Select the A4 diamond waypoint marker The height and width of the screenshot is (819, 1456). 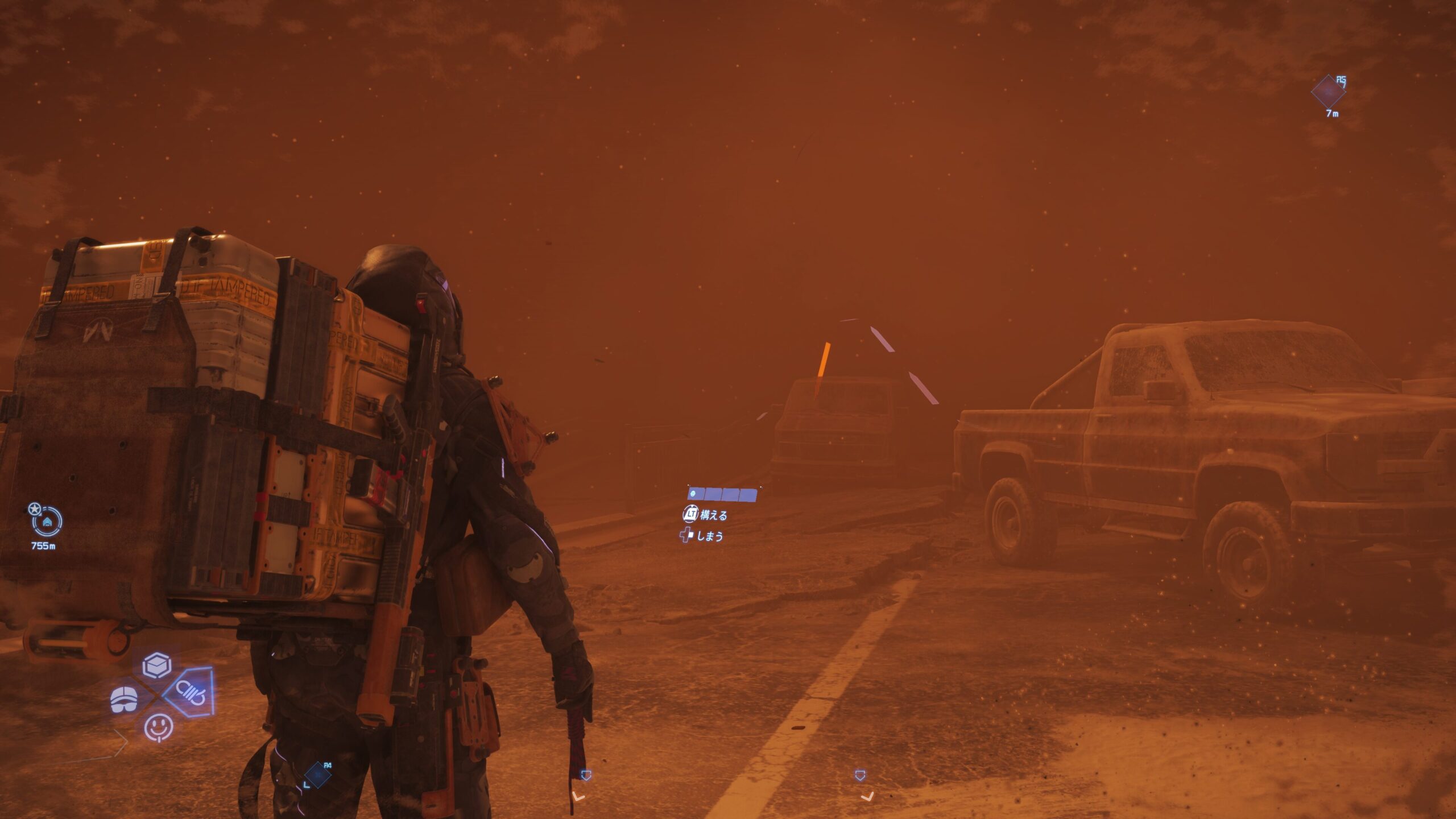pos(317,775)
